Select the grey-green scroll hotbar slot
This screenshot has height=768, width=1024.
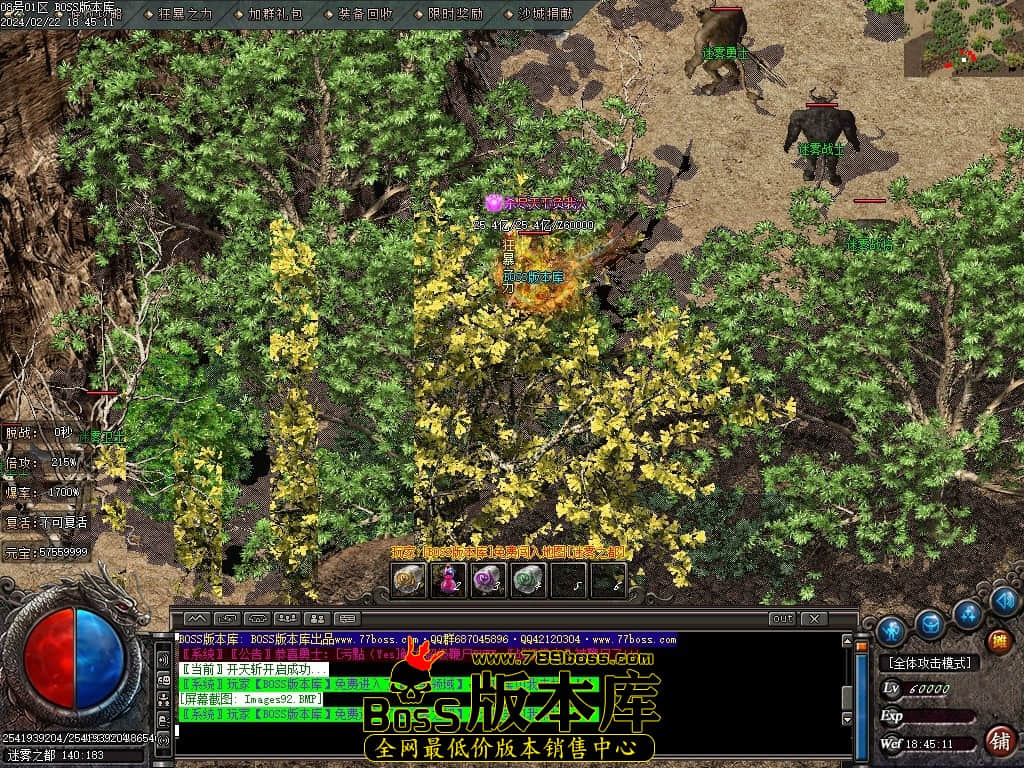528,580
